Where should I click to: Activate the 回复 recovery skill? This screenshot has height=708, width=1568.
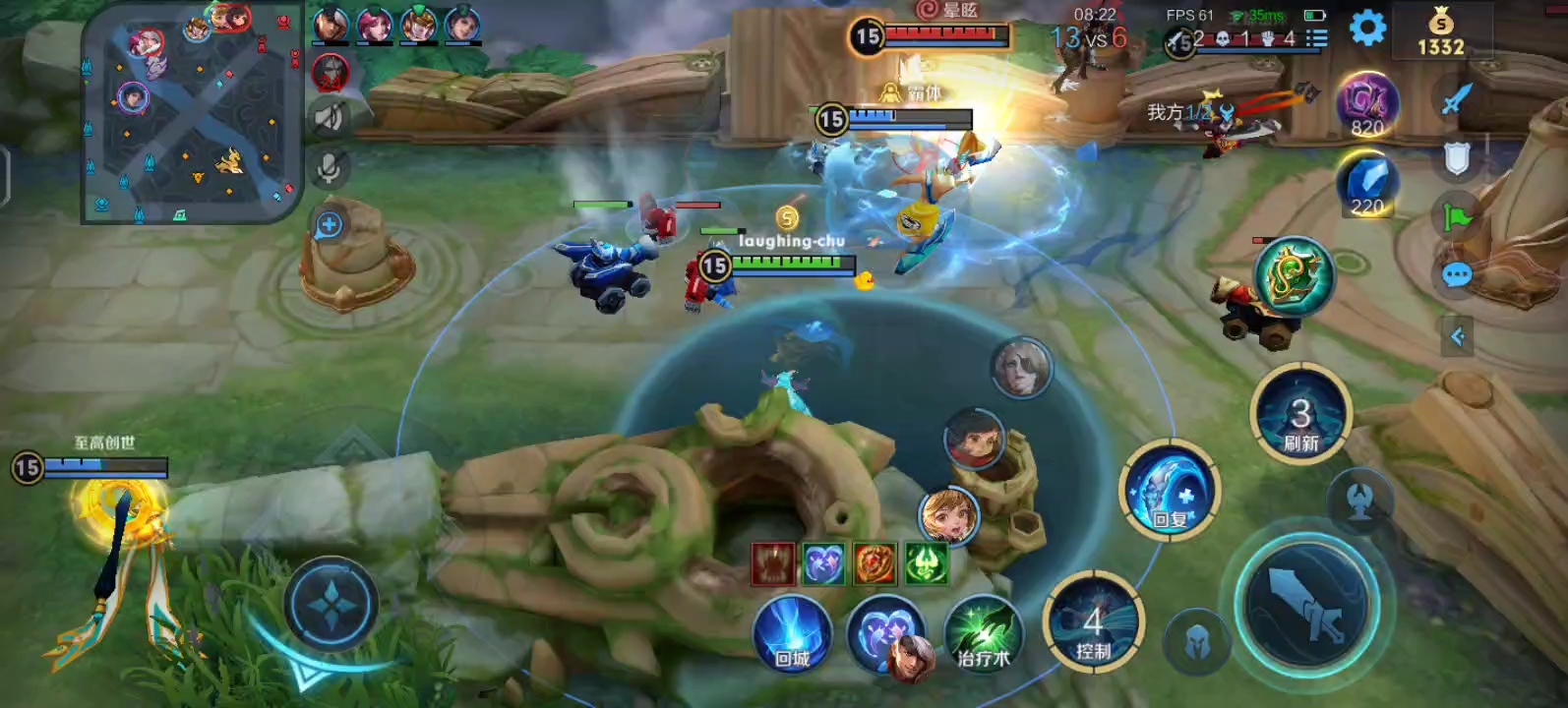[1170, 490]
